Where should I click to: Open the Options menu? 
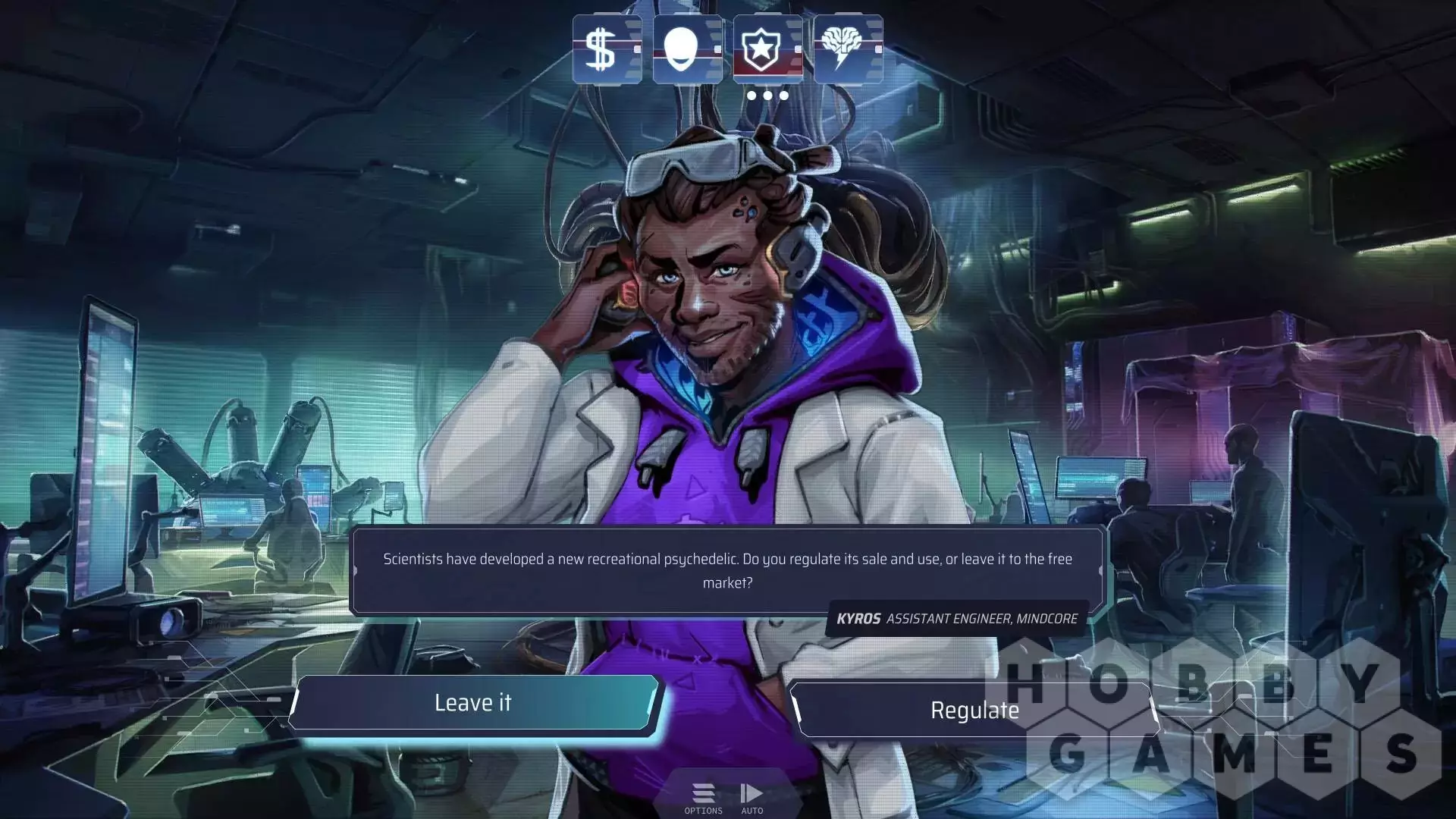pos(703,798)
